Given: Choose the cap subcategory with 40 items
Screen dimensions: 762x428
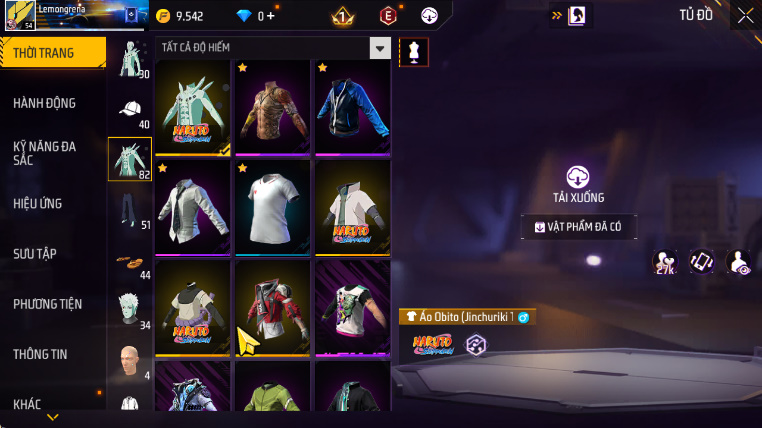Looking at the screenshot, I should (130, 110).
